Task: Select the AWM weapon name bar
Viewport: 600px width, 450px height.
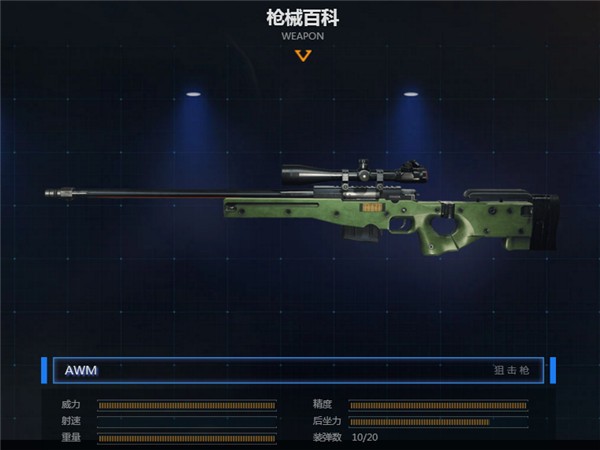Action: [x=297, y=370]
